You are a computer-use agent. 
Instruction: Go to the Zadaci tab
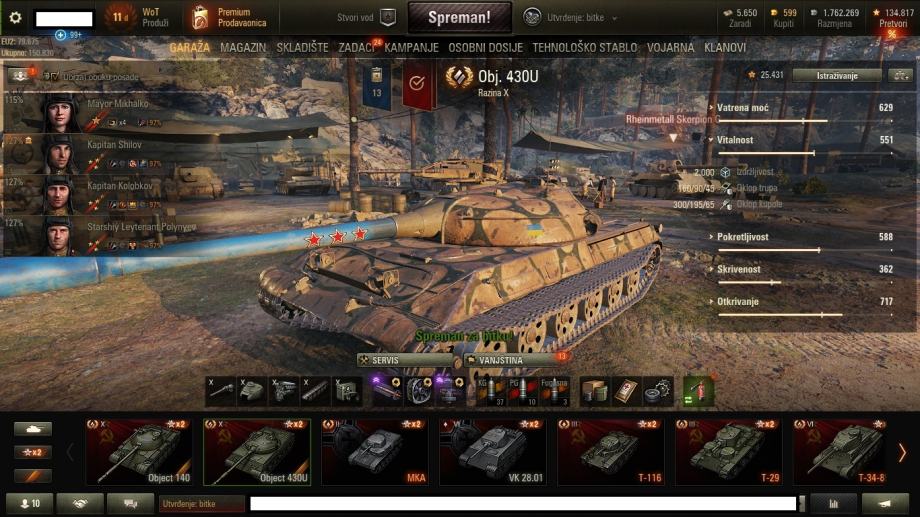357,47
